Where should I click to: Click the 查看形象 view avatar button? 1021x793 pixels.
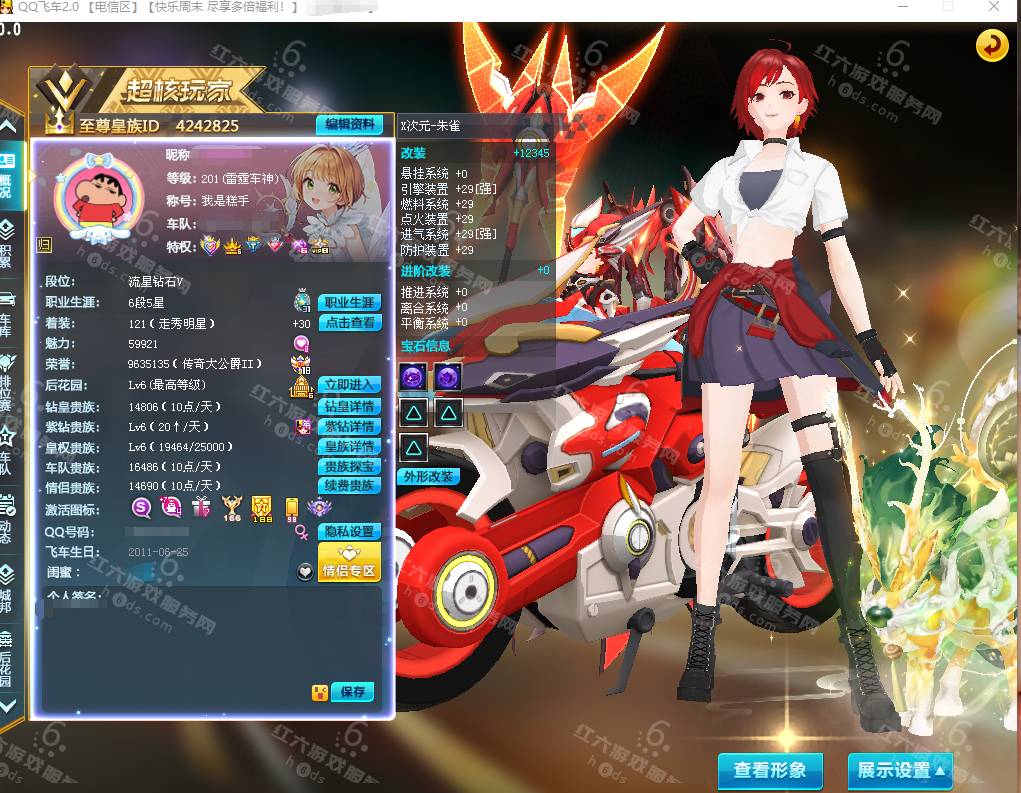770,770
